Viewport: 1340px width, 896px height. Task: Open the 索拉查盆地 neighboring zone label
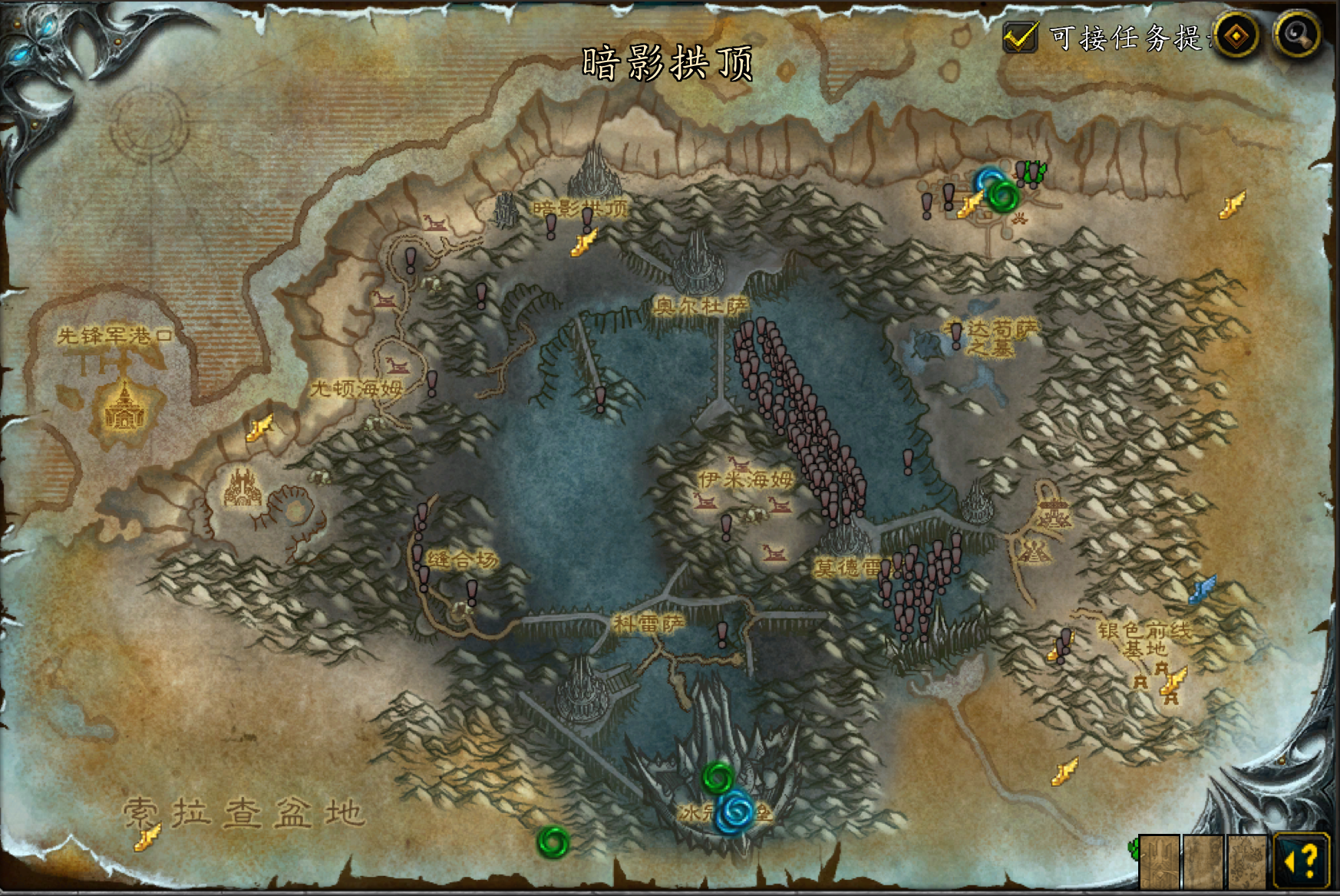(243, 812)
